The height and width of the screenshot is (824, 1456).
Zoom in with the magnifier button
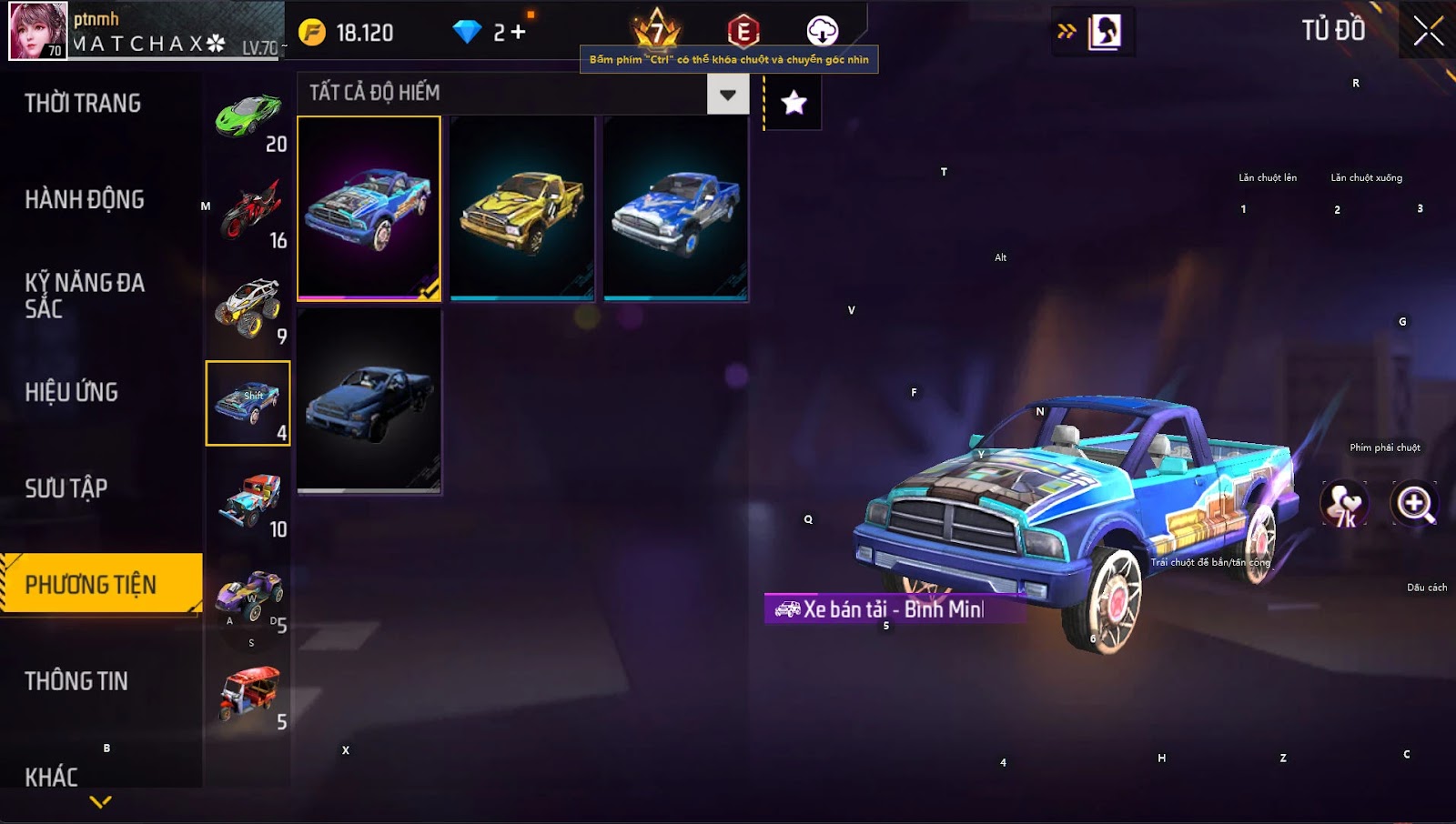(x=1415, y=504)
